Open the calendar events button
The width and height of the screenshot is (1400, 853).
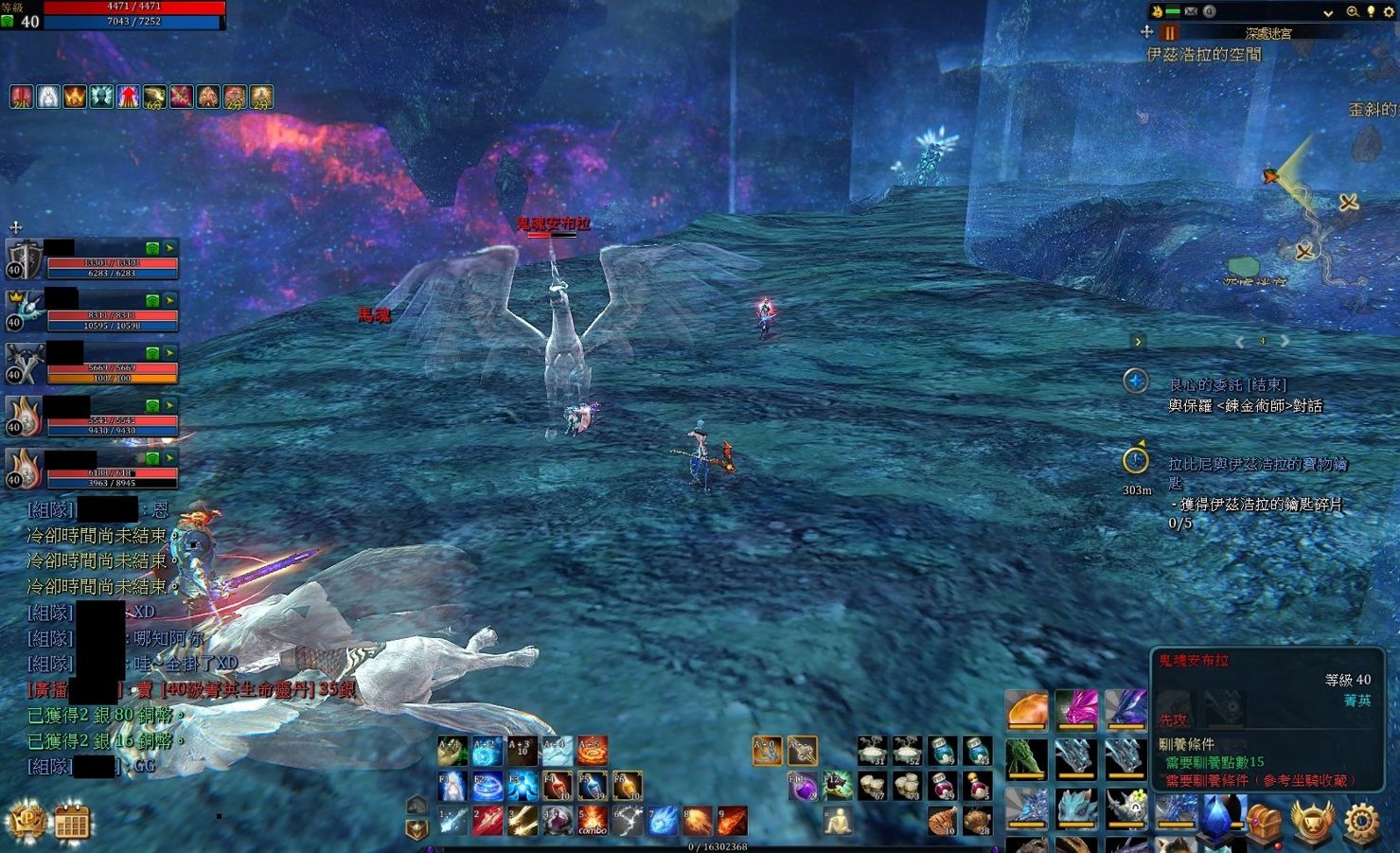[72, 822]
